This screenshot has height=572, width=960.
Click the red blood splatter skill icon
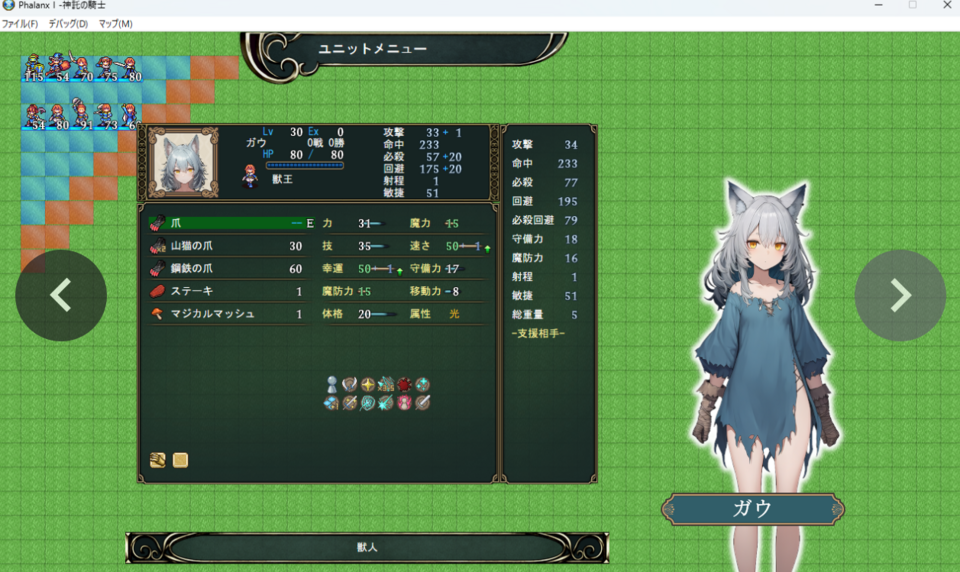[x=404, y=384]
